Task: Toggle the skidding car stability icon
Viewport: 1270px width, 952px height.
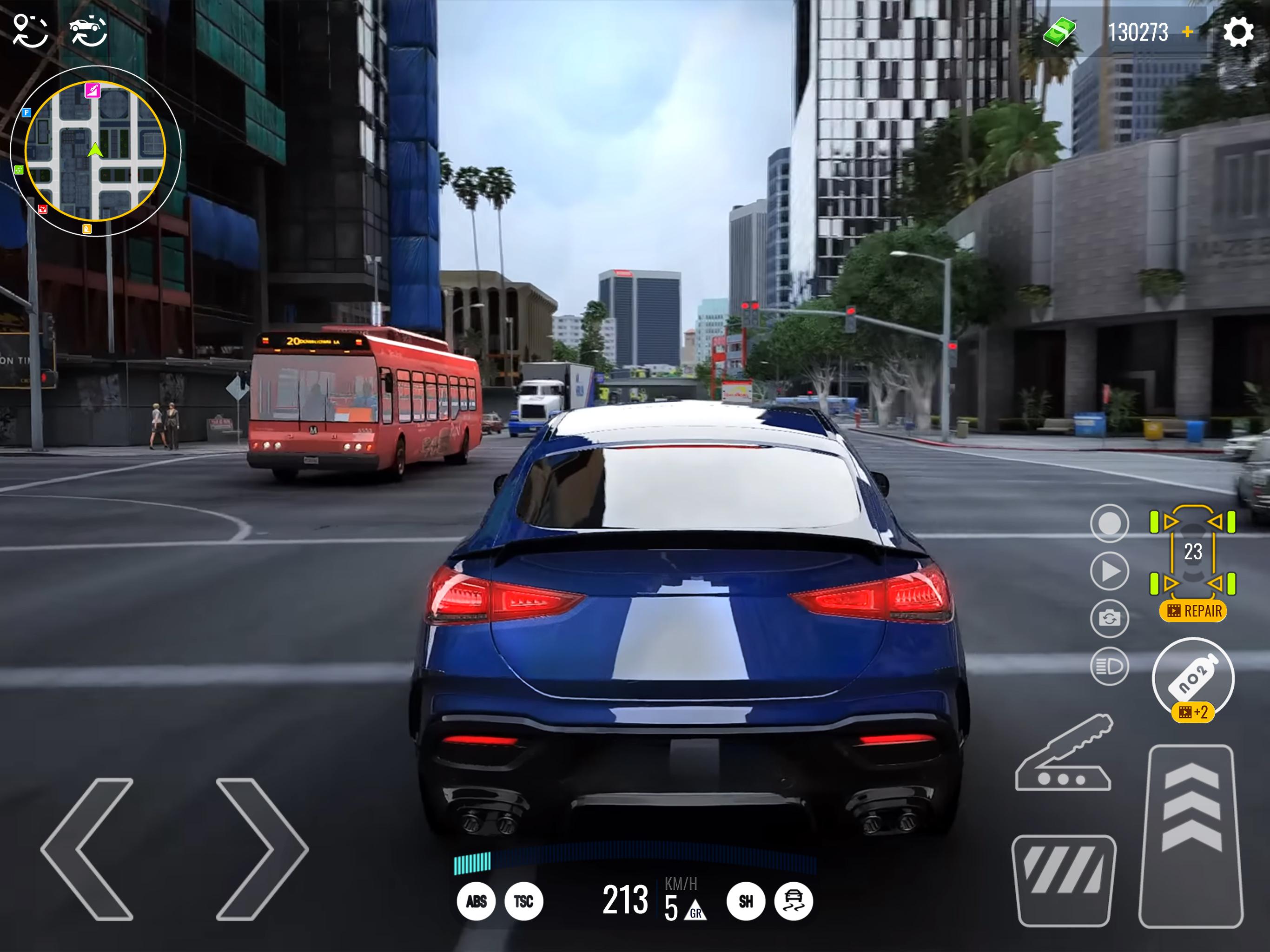Action: (x=794, y=901)
